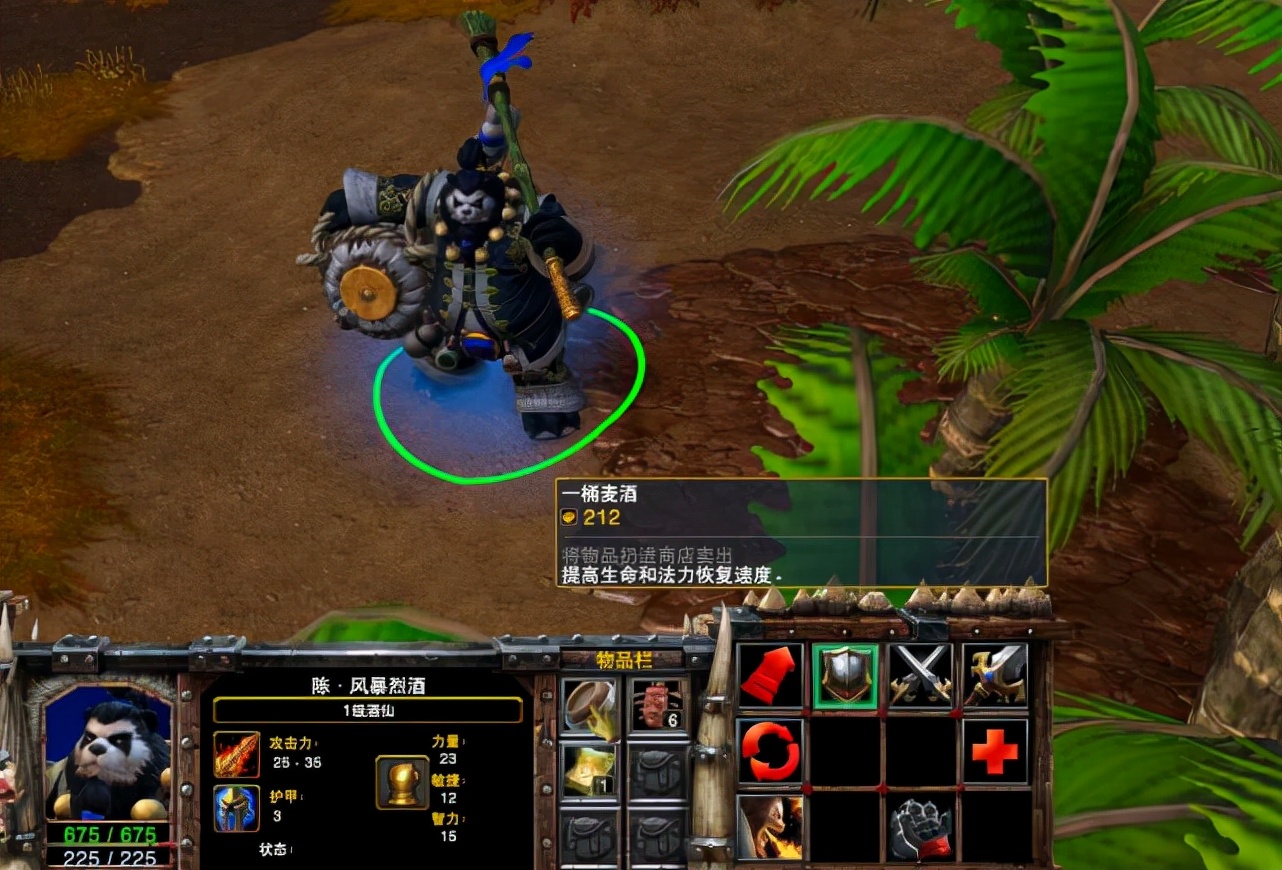Click the flaming sword attack damage icon
1282x870 pixels.
(237, 754)
